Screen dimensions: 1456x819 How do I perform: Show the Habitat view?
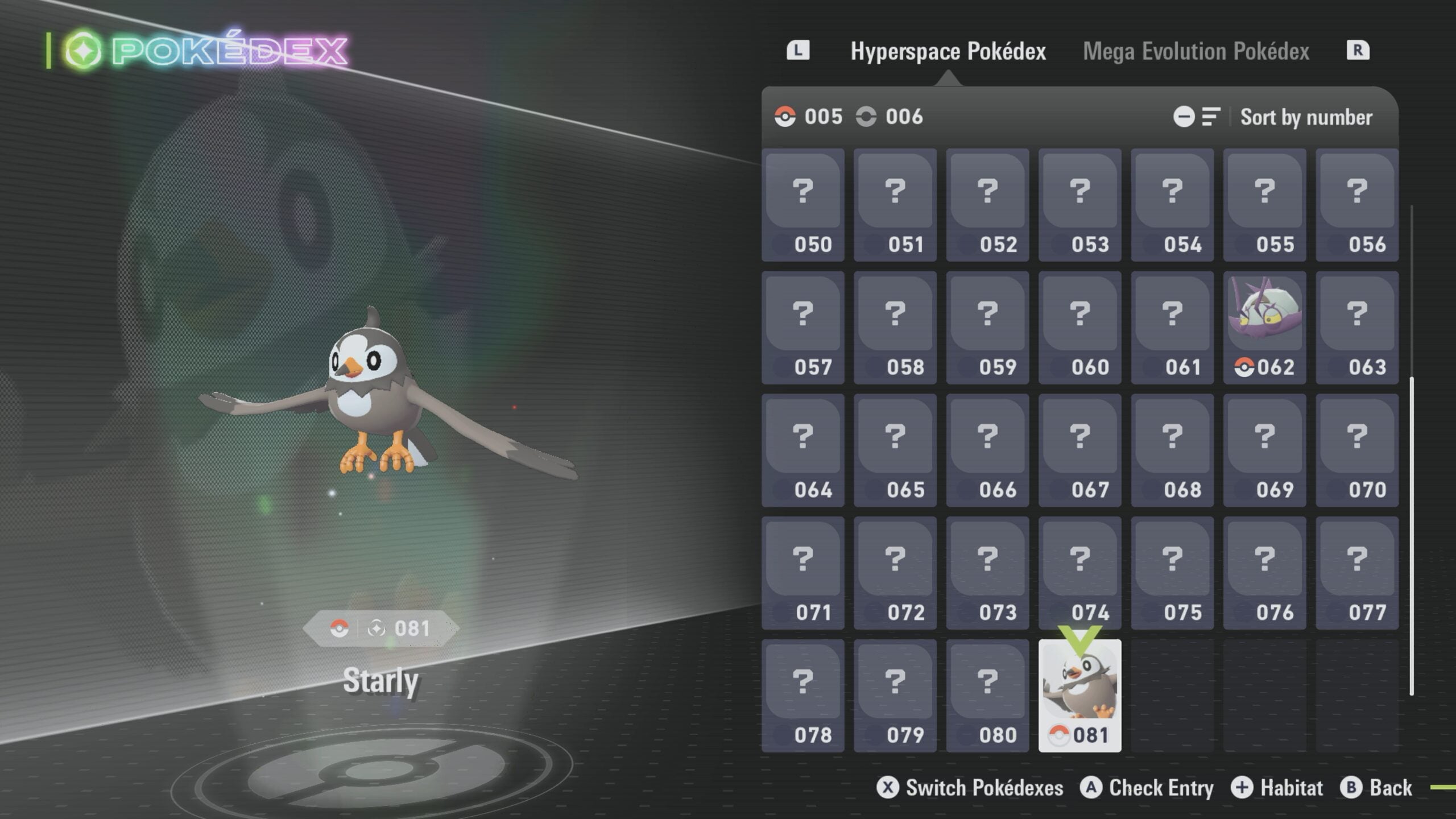tap(1277, 788)
